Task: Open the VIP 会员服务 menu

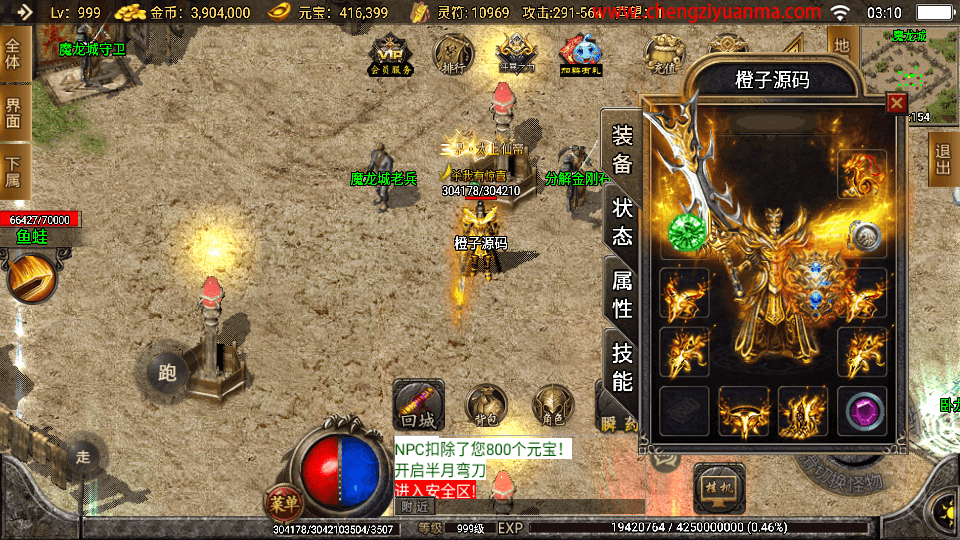Action: pos(391,59)
